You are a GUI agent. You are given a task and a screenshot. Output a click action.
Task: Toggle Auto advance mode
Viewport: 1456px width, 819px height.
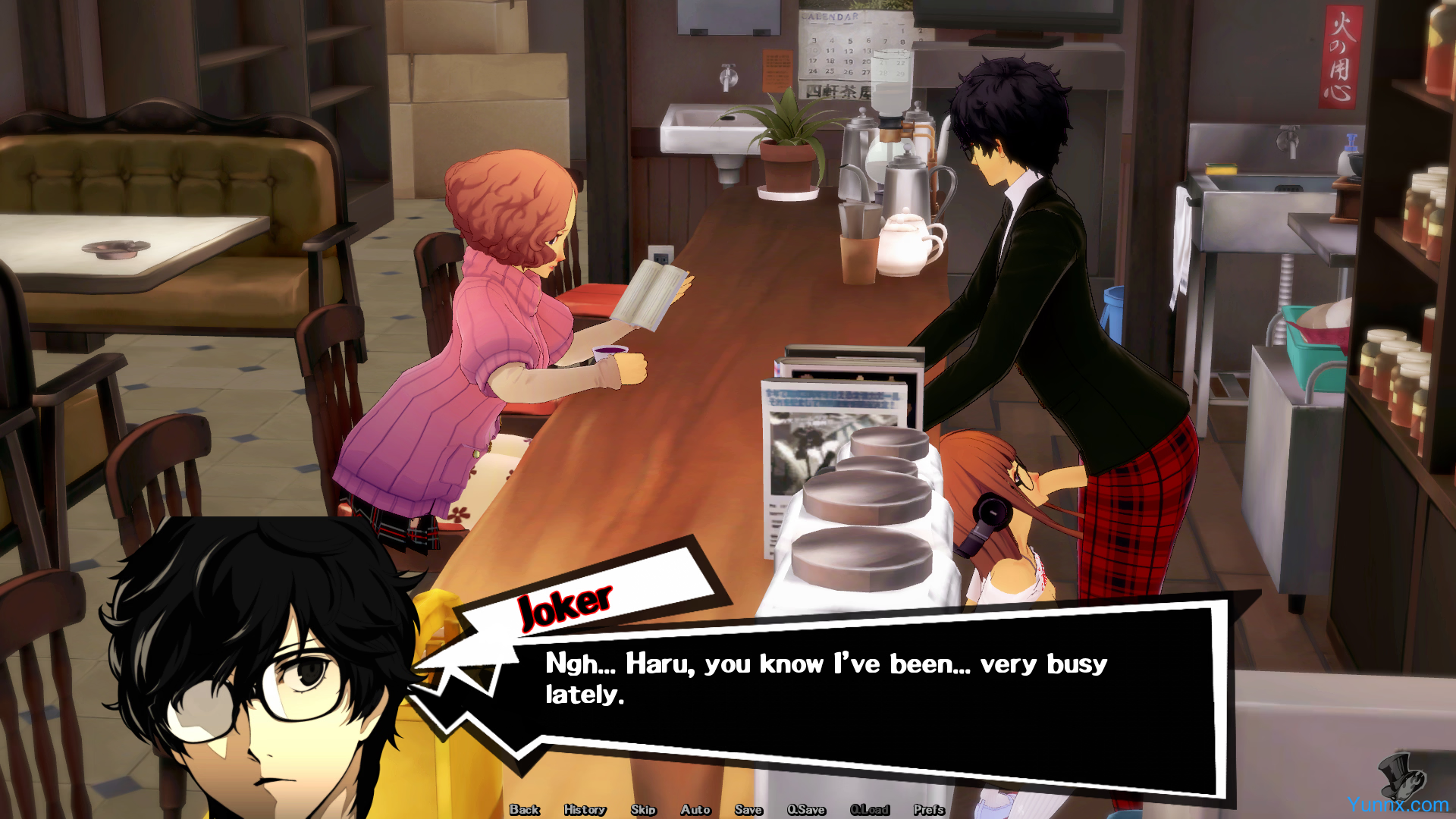(695, 809)
